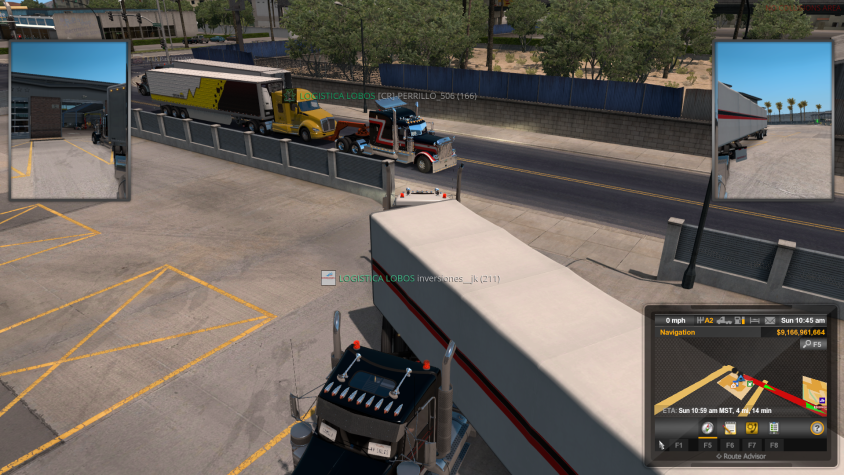Open the yellow assistance phone tab
The width and height of the screenshot is (844, 475).
pos(751,428)
